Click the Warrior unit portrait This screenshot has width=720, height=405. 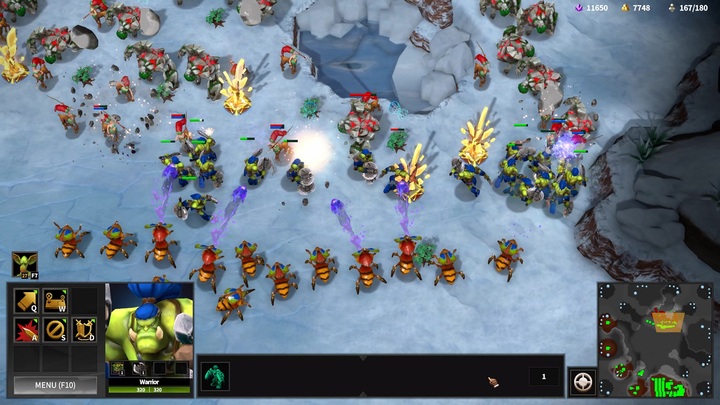click(x=149, y=328)
